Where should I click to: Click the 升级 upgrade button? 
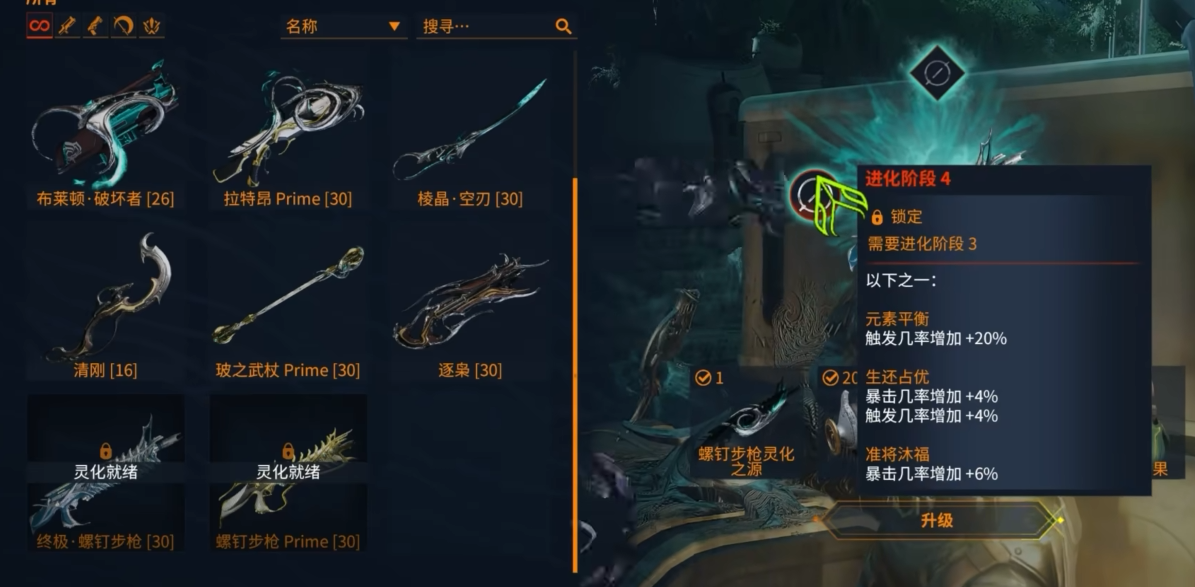937,520
